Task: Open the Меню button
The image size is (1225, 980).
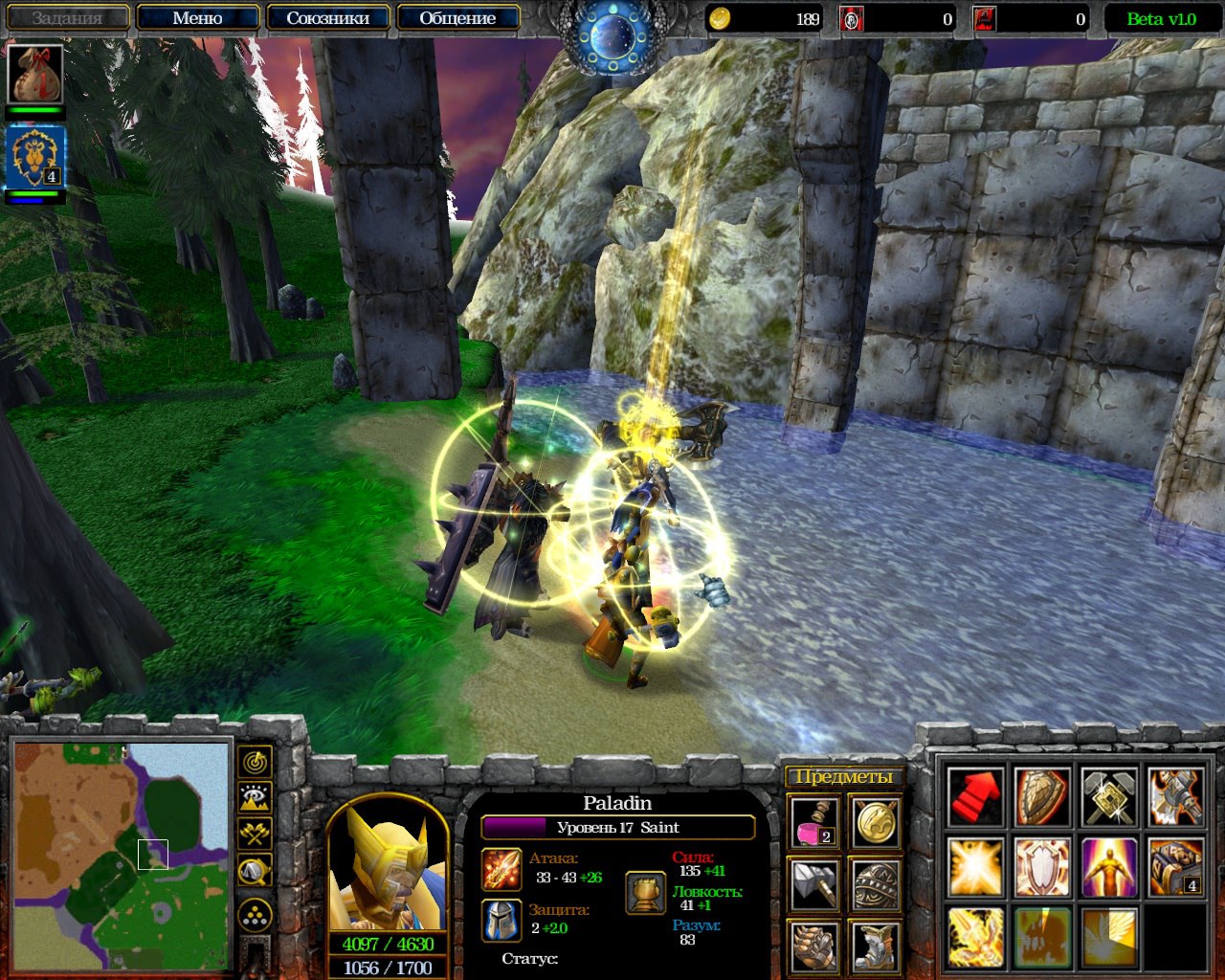Action: pyautogui.click(x=197, y=18)
